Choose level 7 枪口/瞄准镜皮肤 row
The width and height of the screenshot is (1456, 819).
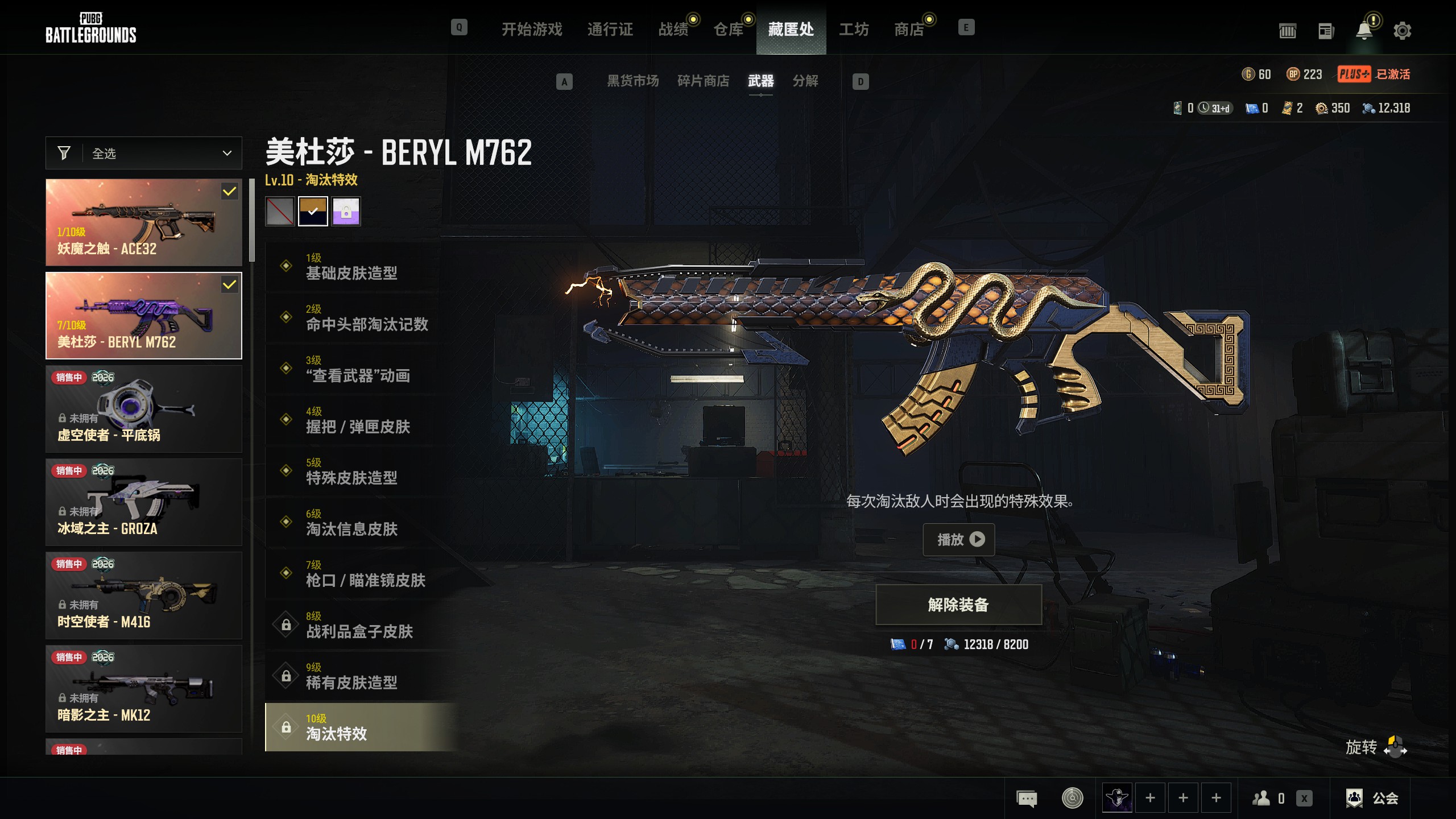[x=364, y=573]
